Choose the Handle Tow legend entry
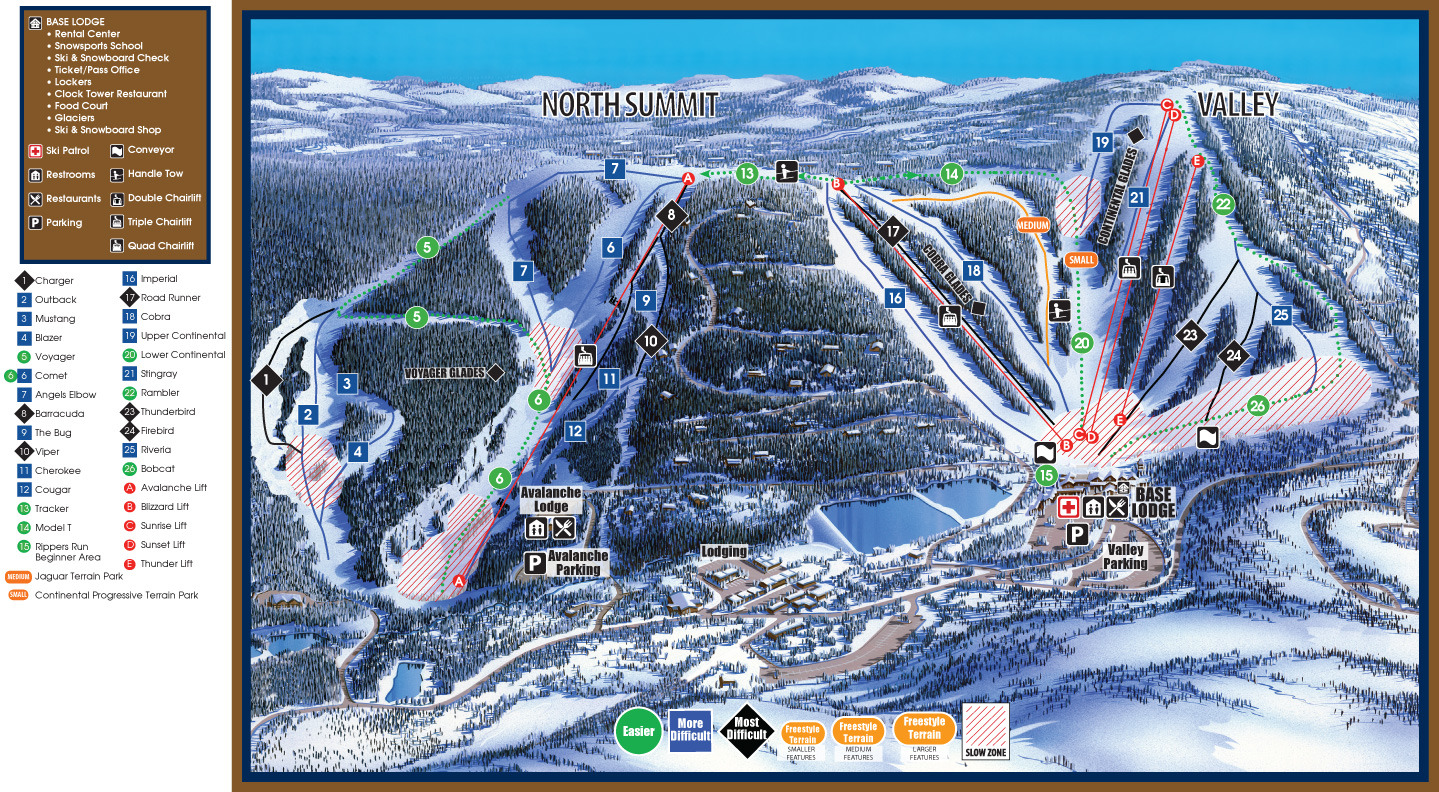 tap(155, 174)
